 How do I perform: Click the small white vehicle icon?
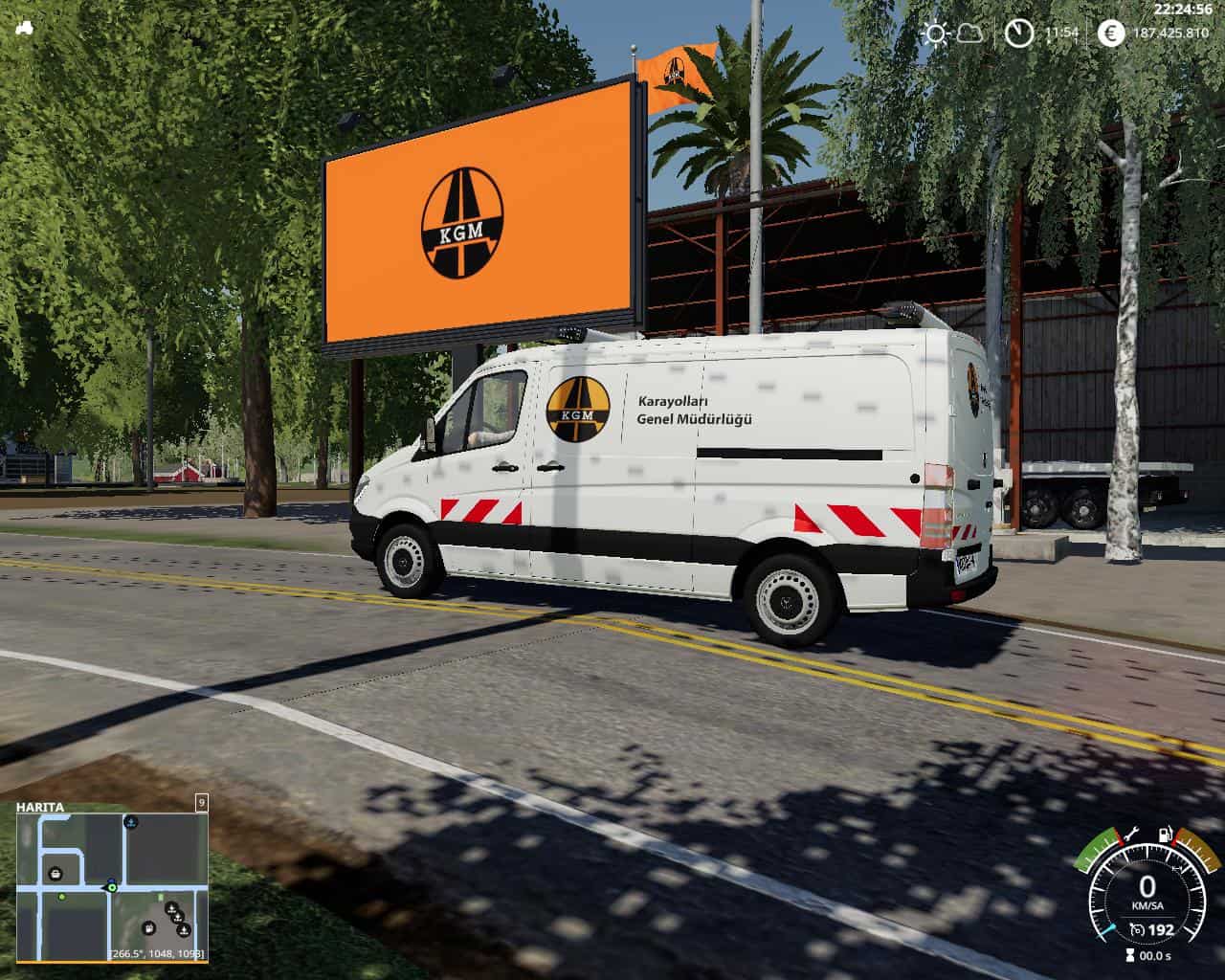(25, 29)
